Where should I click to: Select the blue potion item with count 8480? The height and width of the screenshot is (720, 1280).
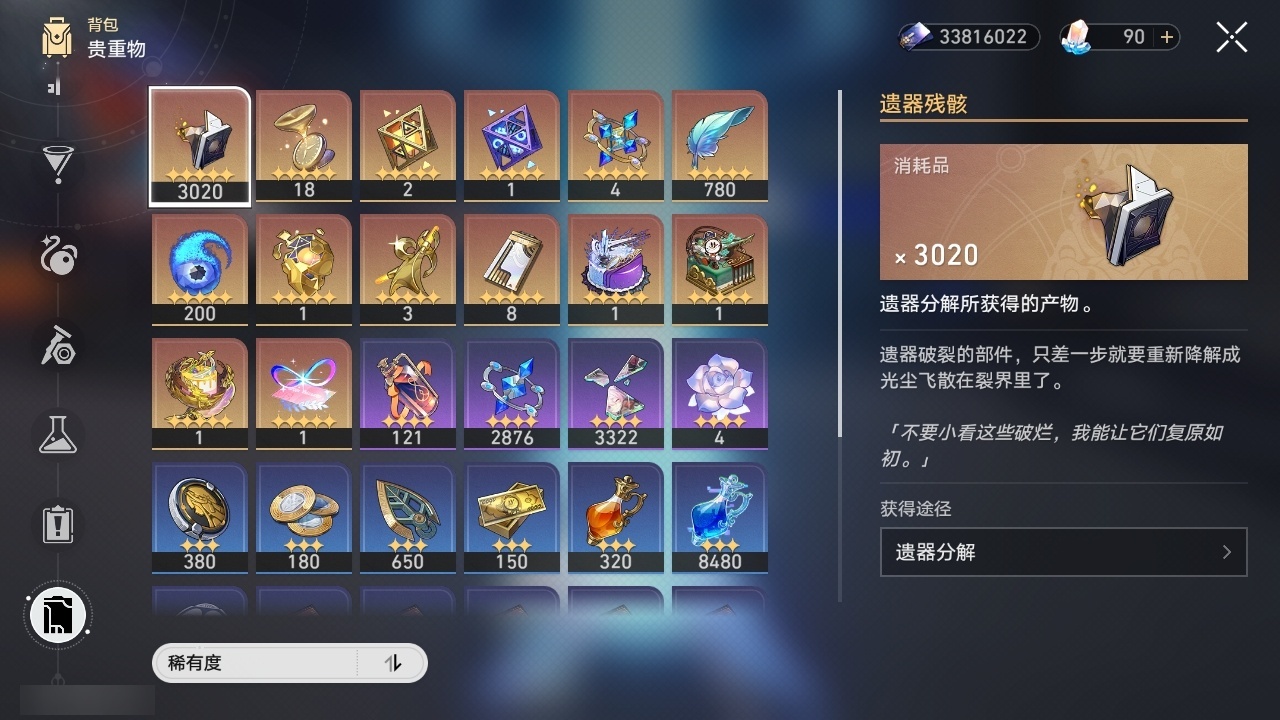719,517
